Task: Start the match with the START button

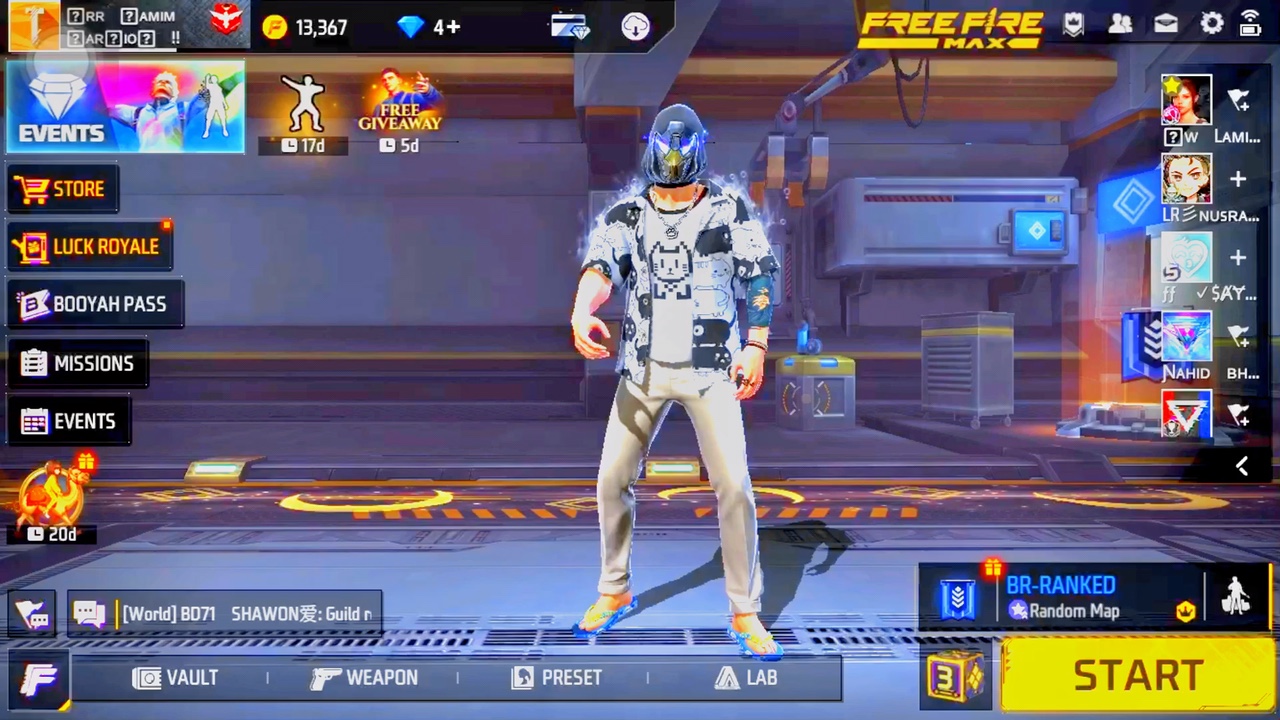Action: (1137, 676)
